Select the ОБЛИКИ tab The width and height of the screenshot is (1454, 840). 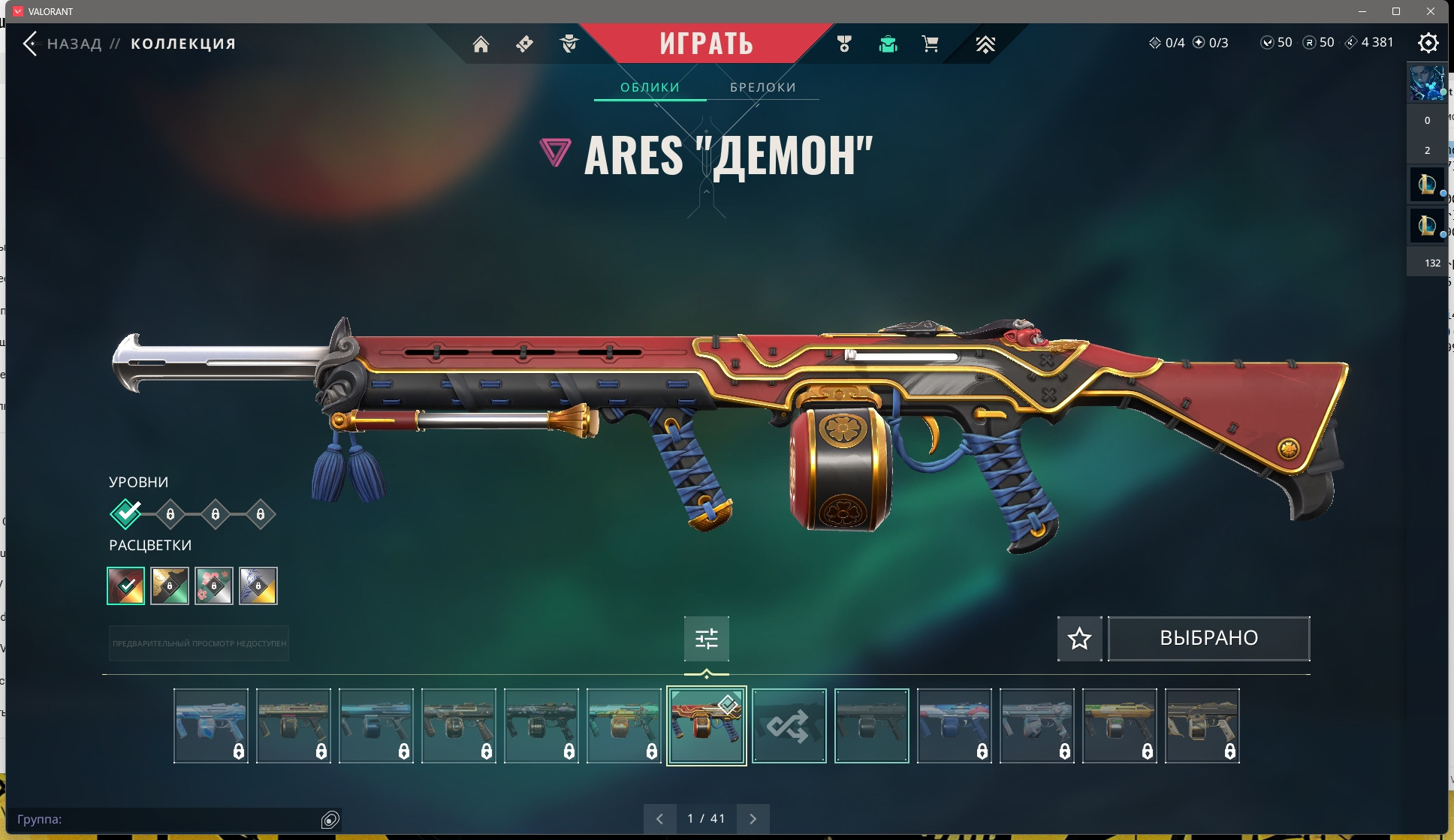point(650,87)
